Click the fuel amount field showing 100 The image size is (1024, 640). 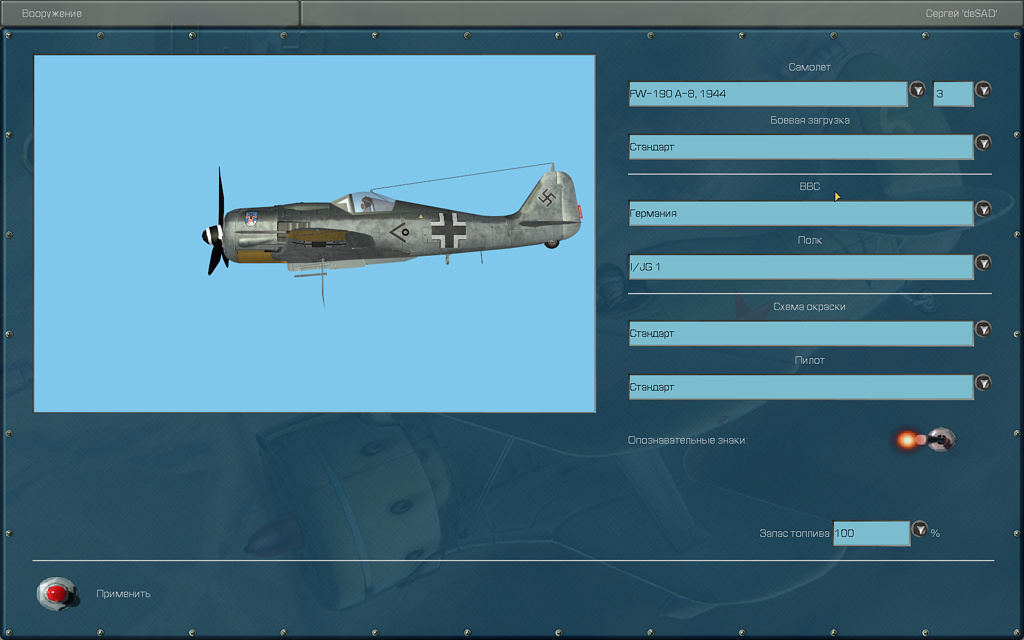pyautogui.click(x=870, y=533)
